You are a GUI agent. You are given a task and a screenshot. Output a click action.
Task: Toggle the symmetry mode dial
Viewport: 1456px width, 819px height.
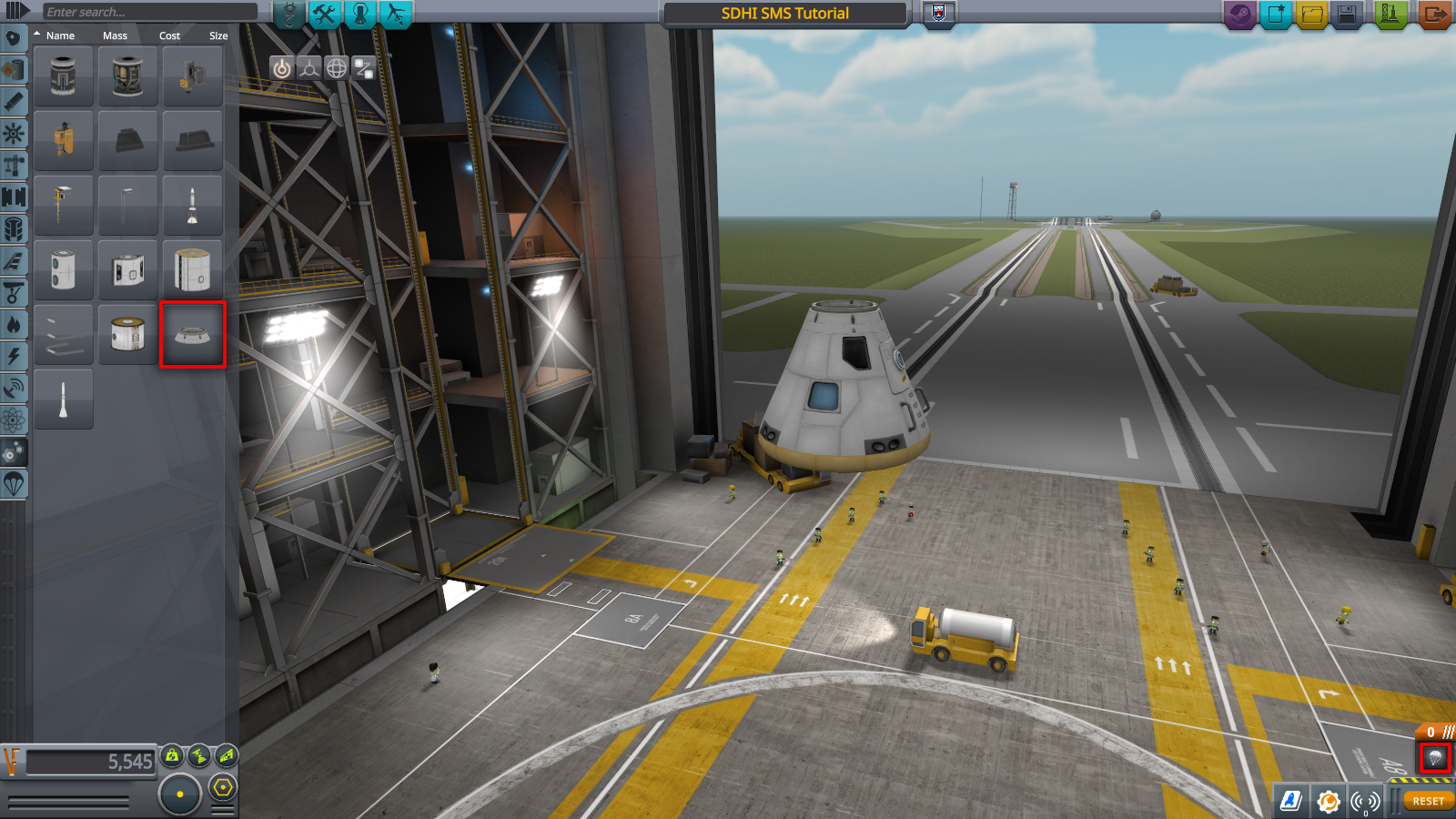180,794
